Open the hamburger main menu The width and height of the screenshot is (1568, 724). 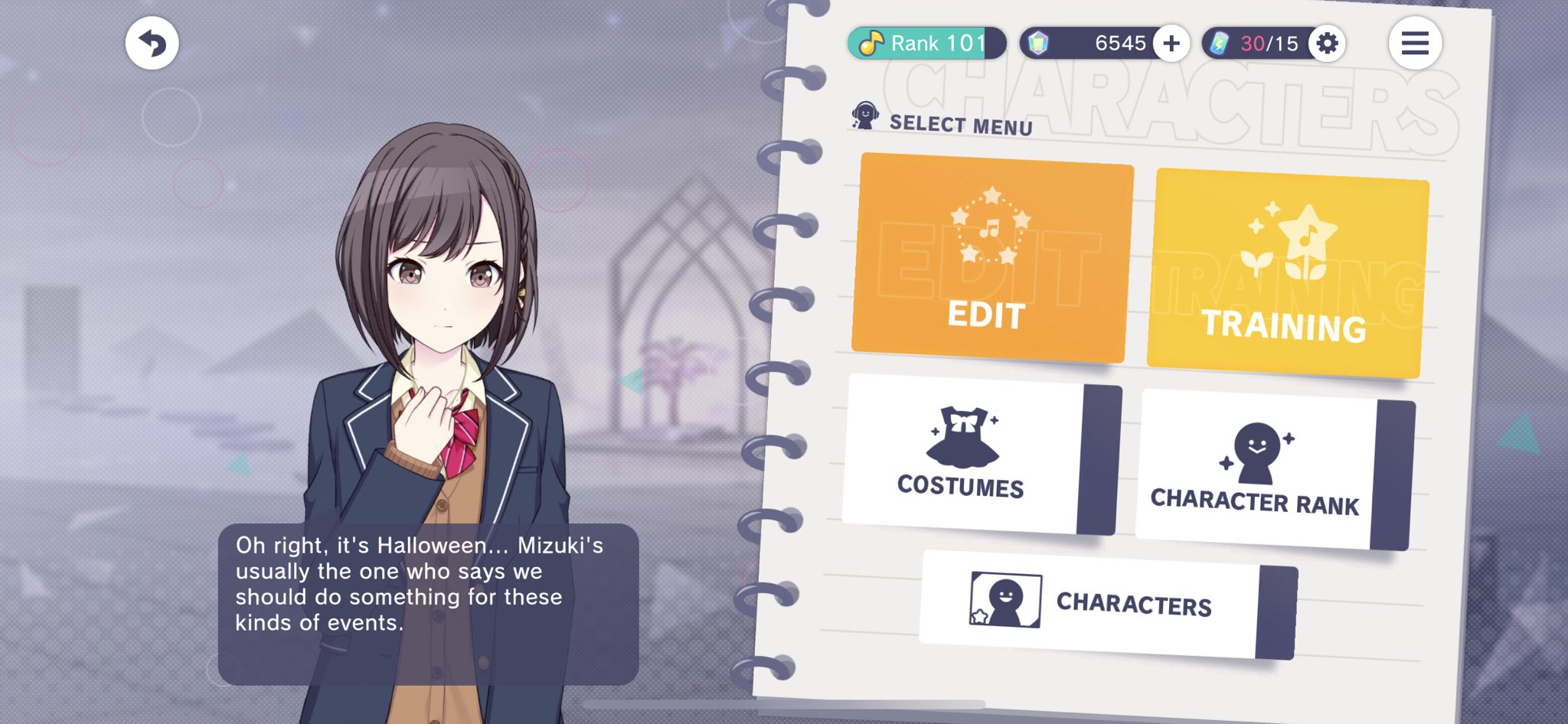1414,43
